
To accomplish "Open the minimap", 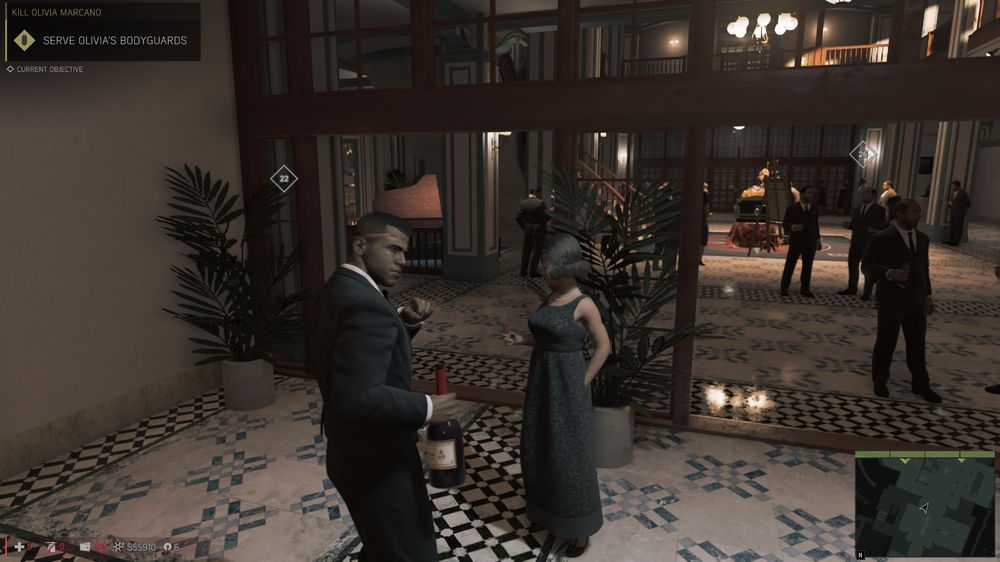I will click(925, 505).
